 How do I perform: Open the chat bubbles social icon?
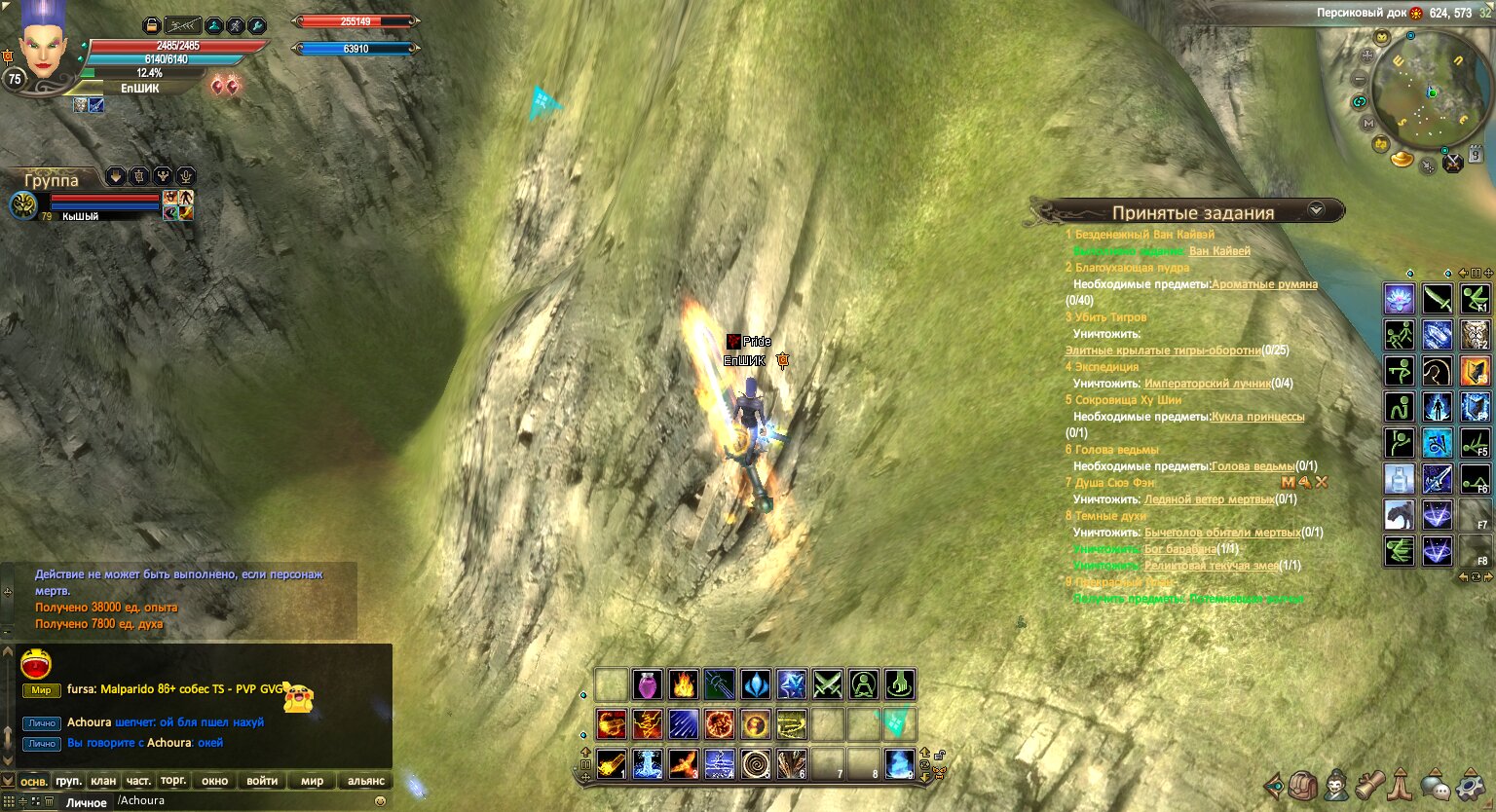1435,785
